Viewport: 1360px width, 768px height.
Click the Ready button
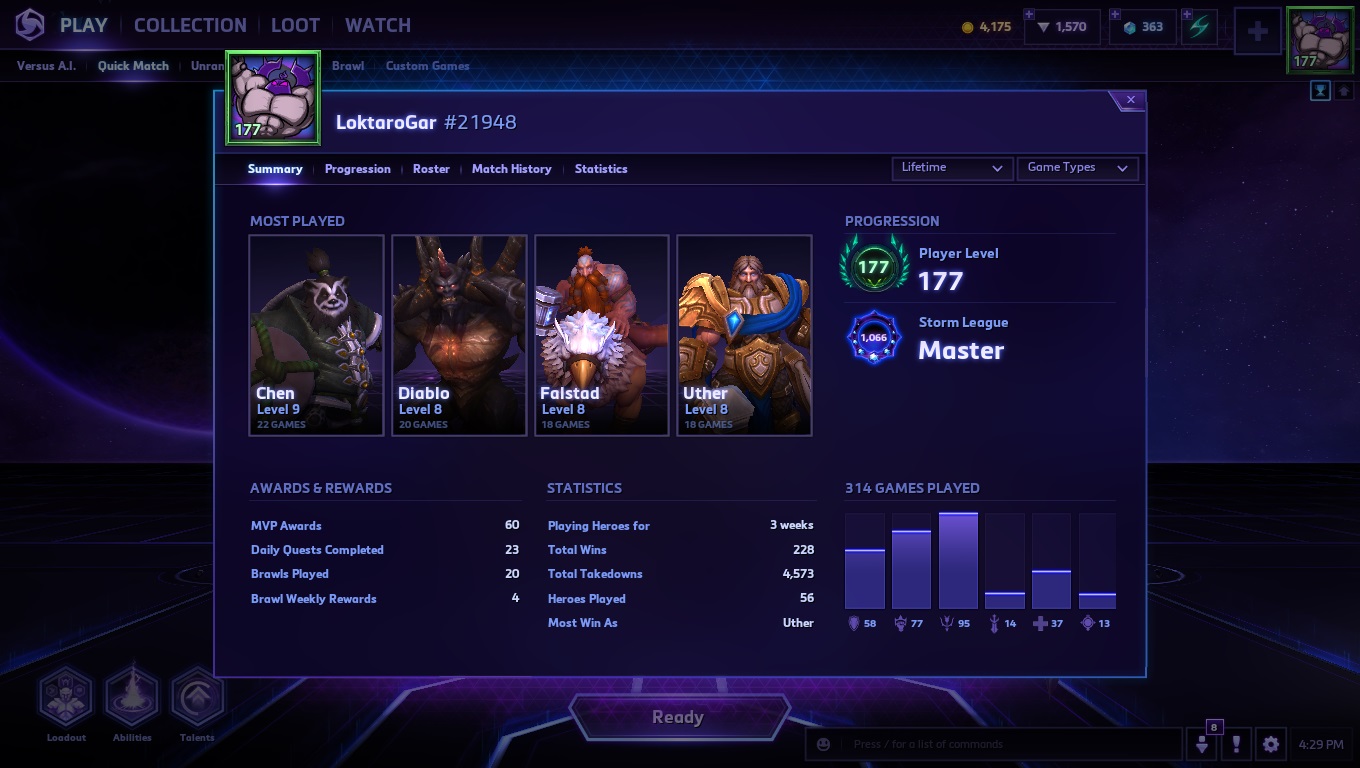678,717
